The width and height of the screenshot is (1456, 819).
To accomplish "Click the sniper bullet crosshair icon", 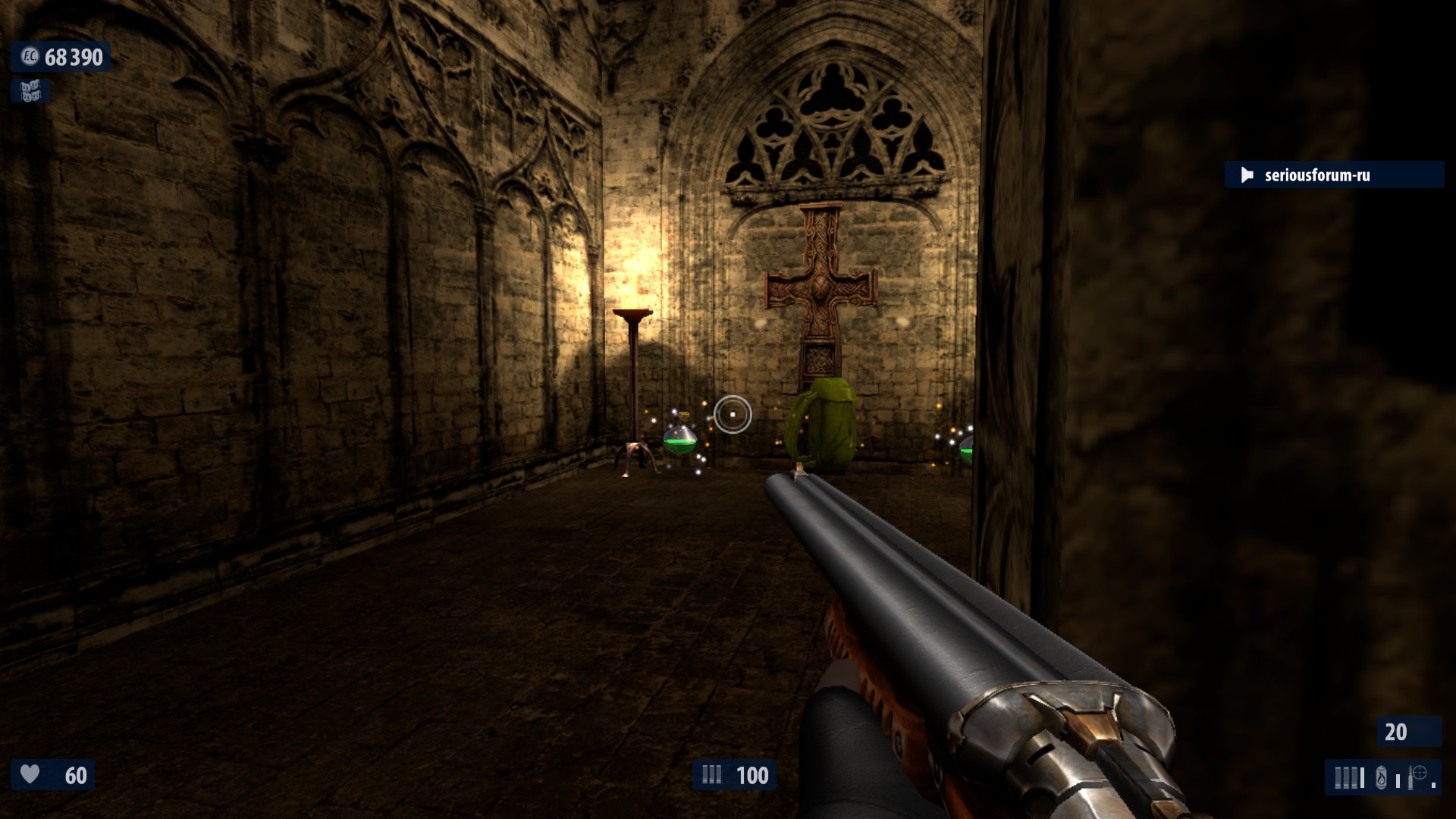I will 1418,775.
